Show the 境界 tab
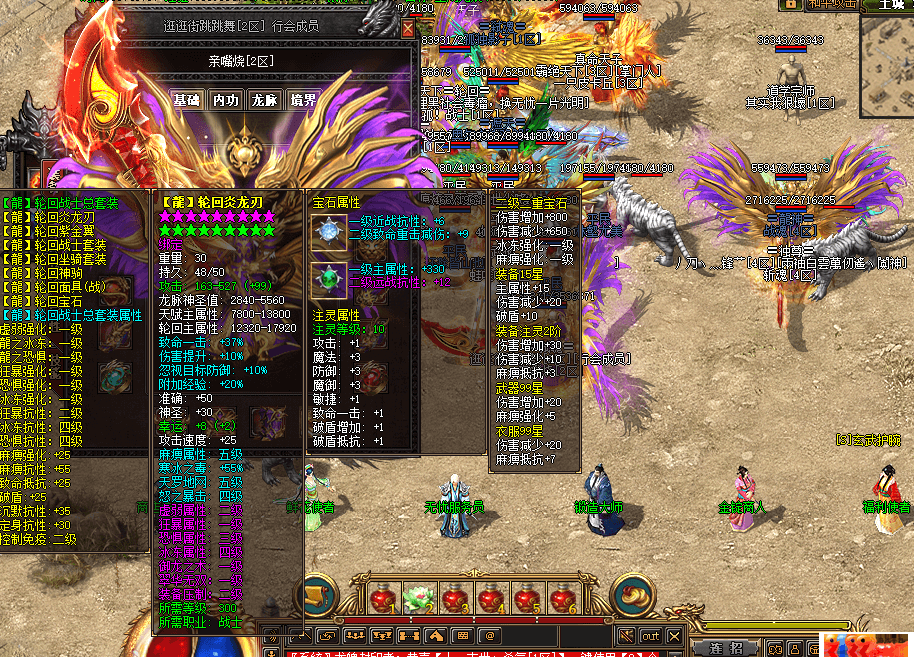Viewport: 914px width, 657px height. coord(303,100)
